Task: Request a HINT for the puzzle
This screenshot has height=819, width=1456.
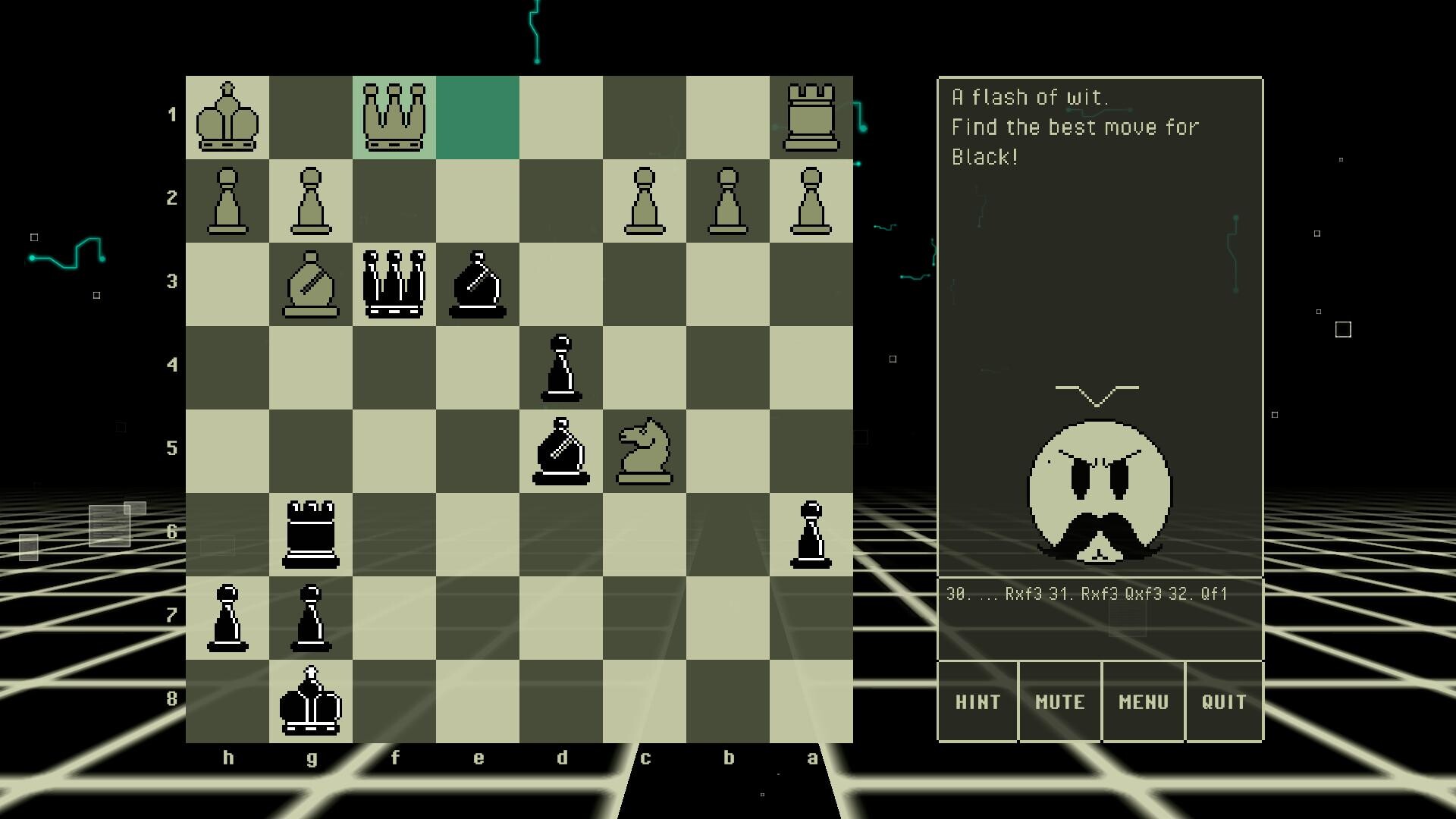Action: [977, 702]
